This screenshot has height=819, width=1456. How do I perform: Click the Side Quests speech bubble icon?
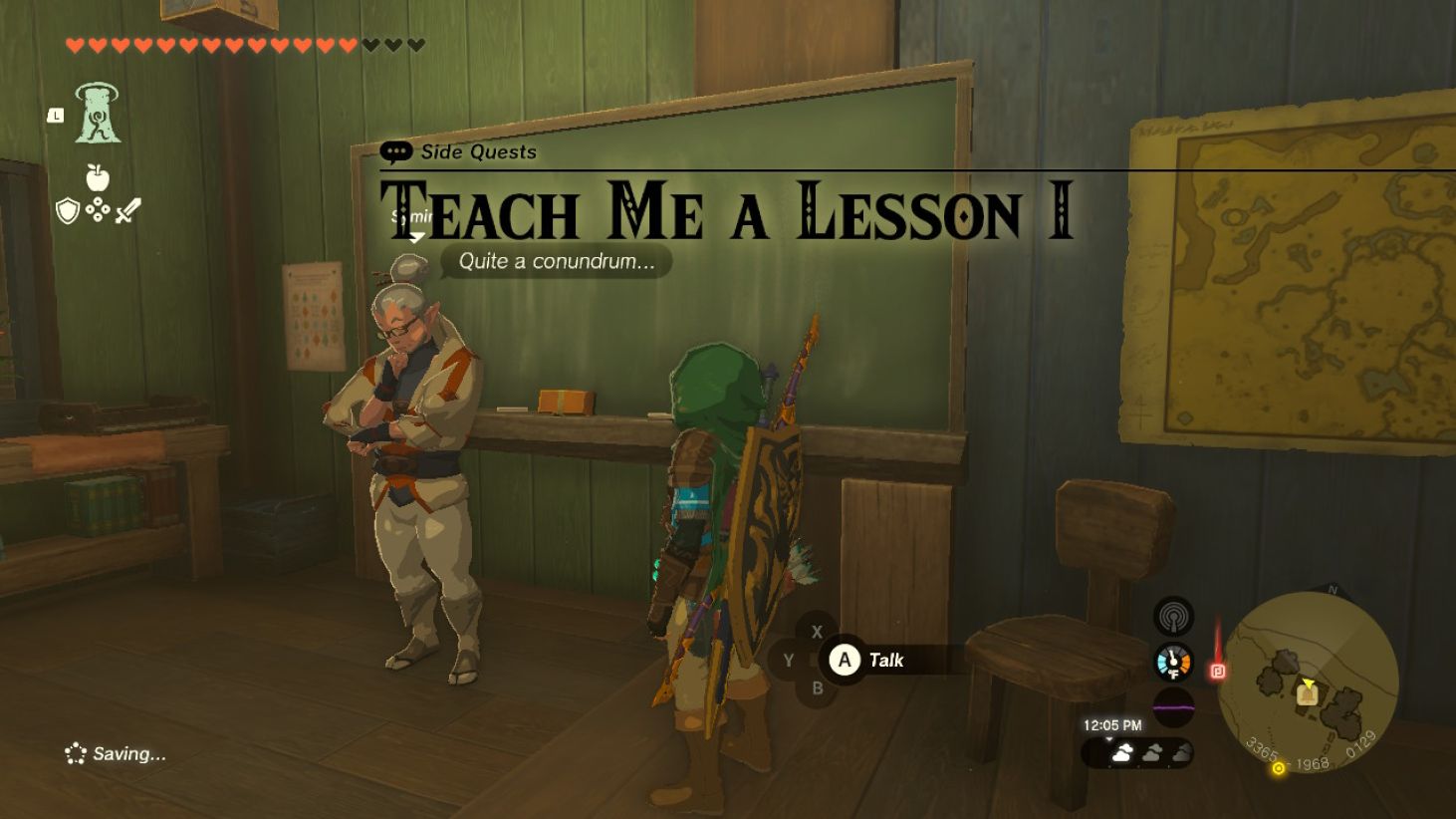click(397, 152)
